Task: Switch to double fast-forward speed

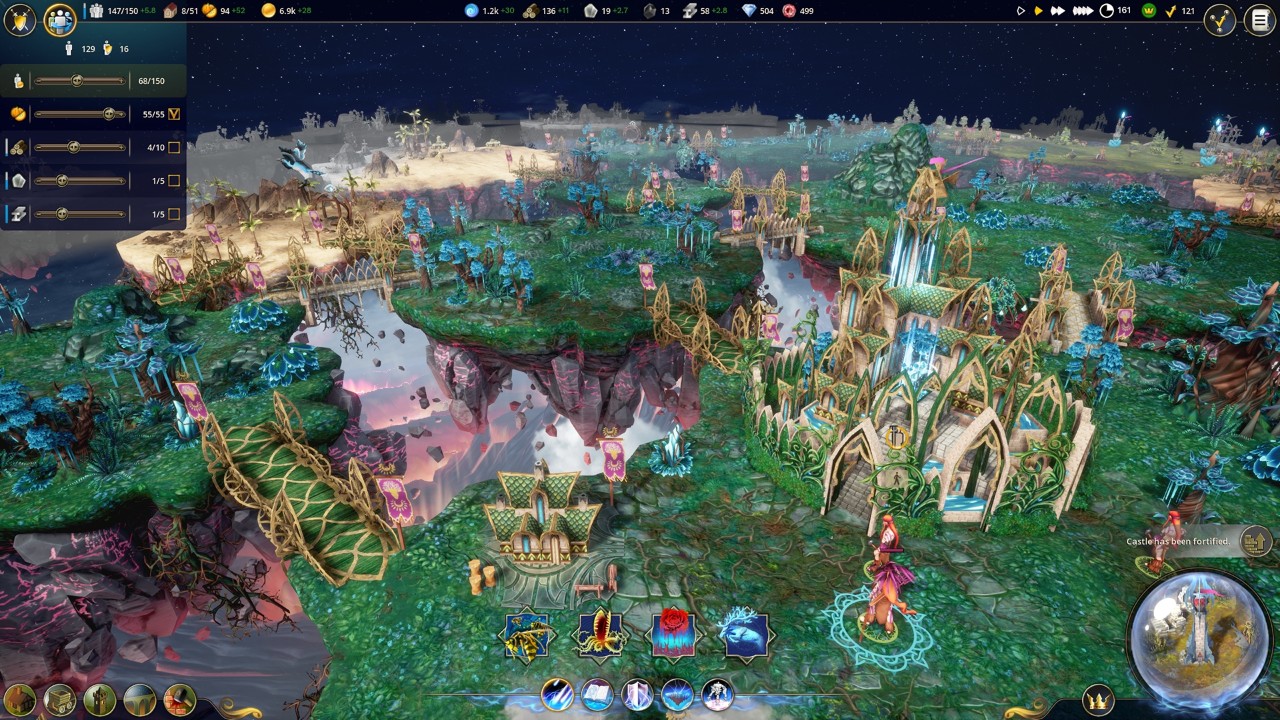Action: 1057,11
